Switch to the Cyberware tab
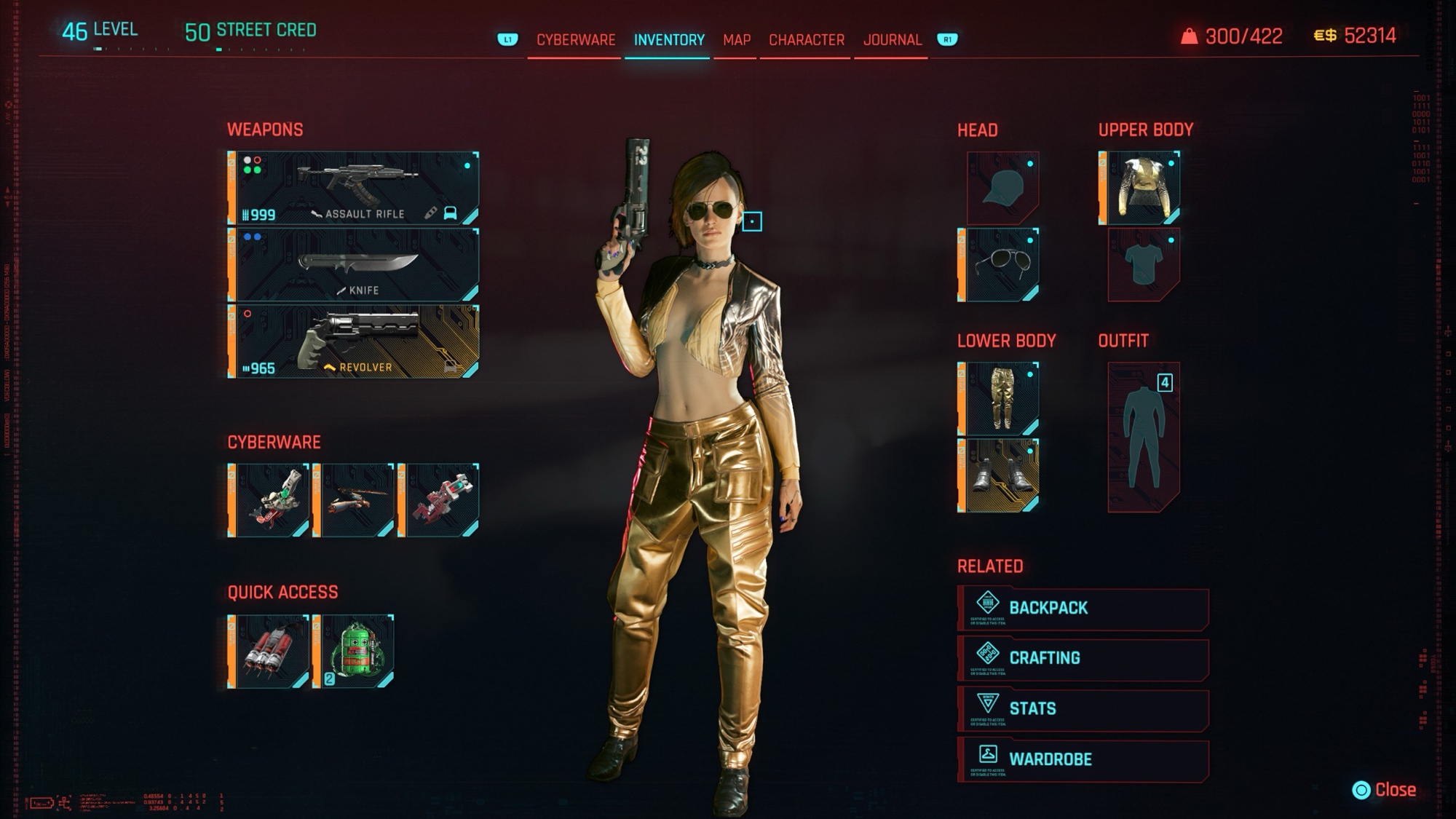1456x819 pixels. click(x=575, y=40)
